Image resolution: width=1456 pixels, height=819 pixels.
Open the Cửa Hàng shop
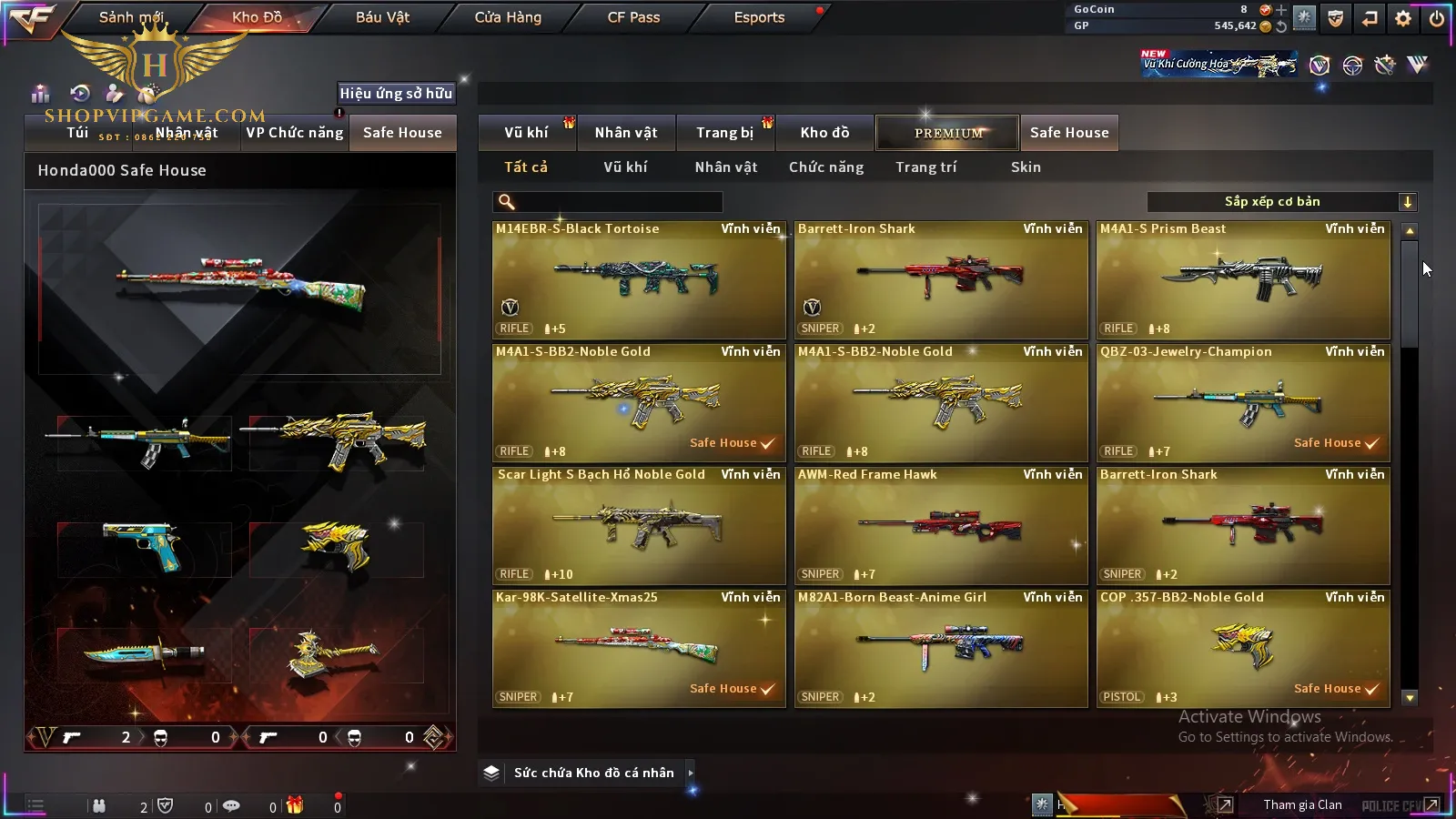508,17
